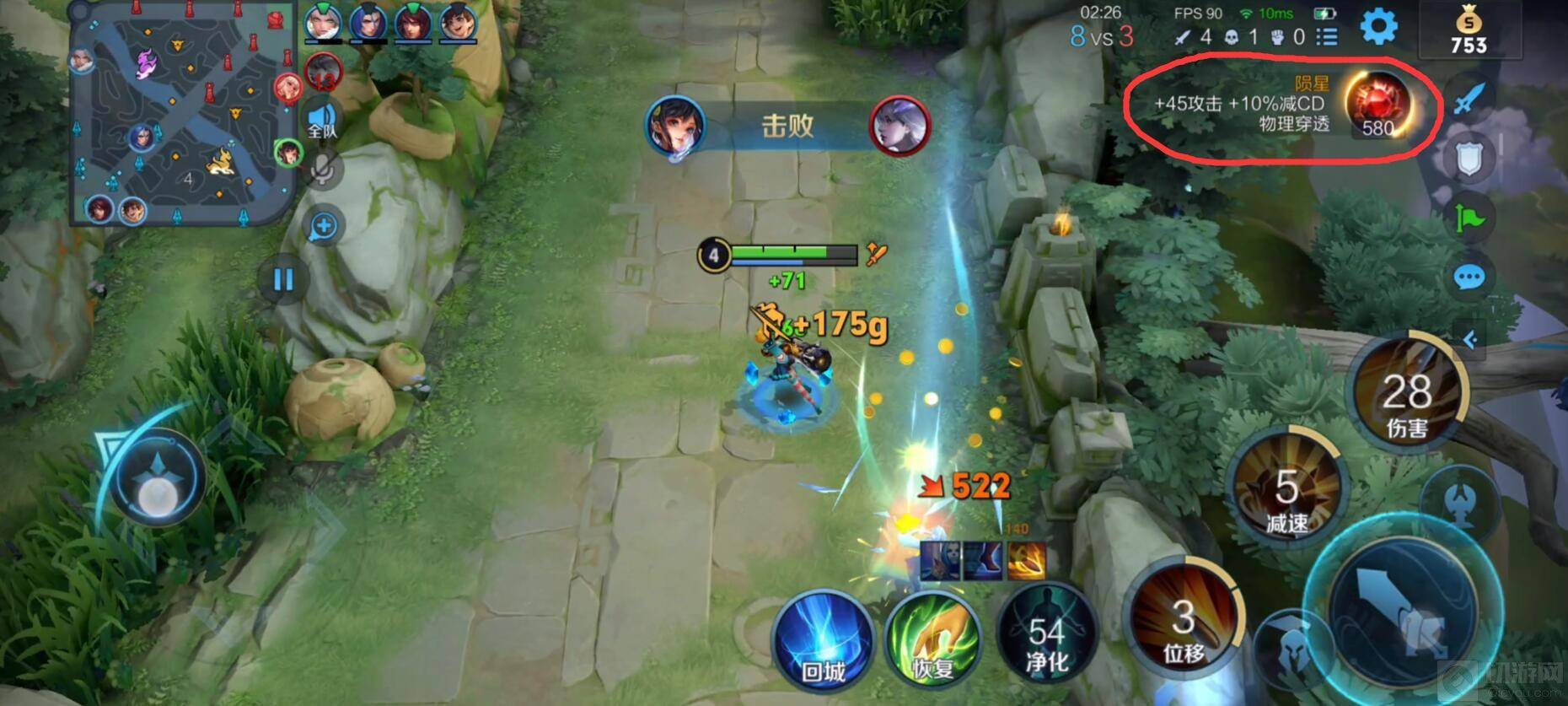
Task: Open the gold shop showing 753
Action: (x=1469, y=31)
